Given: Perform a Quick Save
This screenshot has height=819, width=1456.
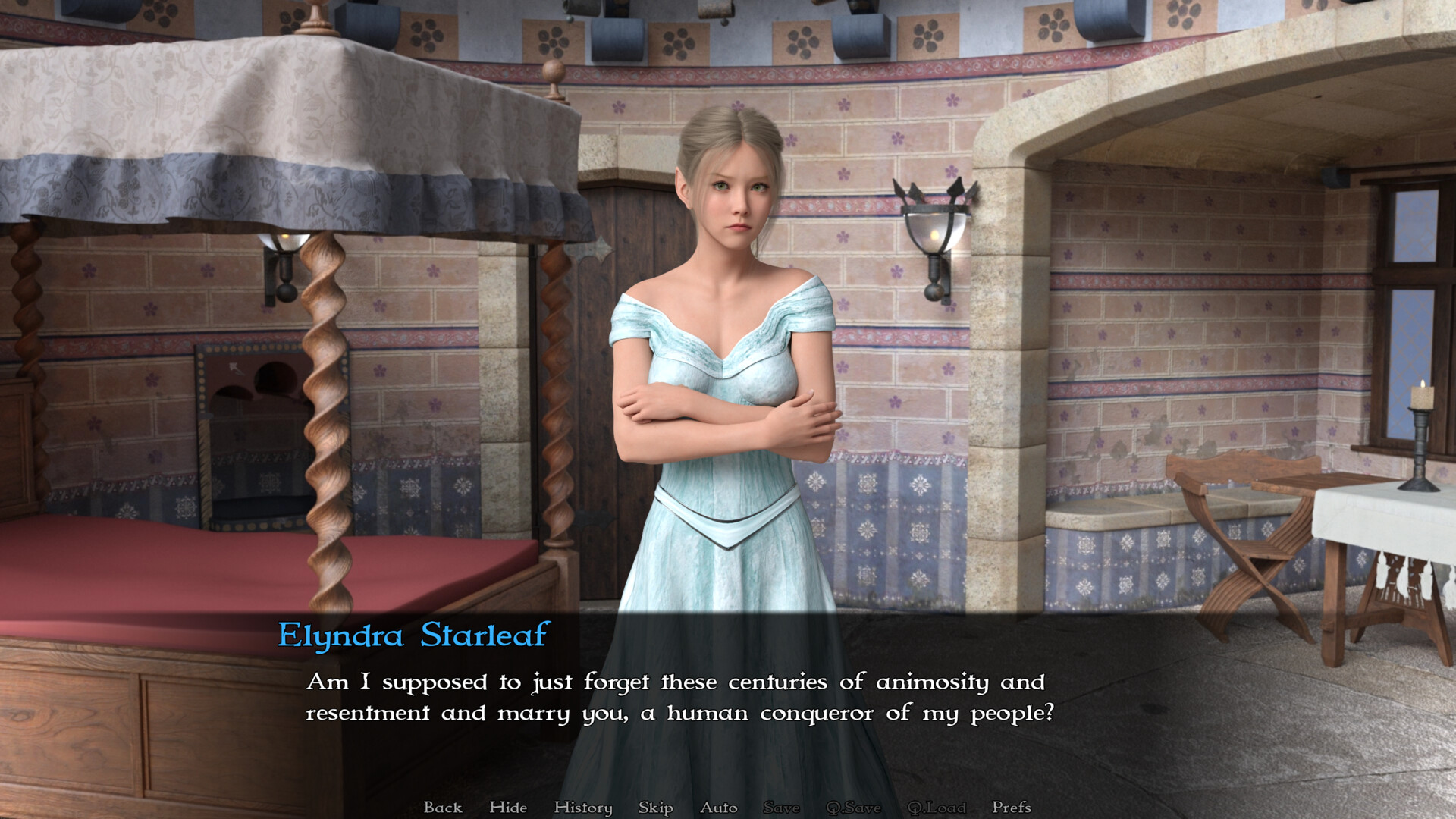Looking at the screenshot, I should [x=855, y=808].
